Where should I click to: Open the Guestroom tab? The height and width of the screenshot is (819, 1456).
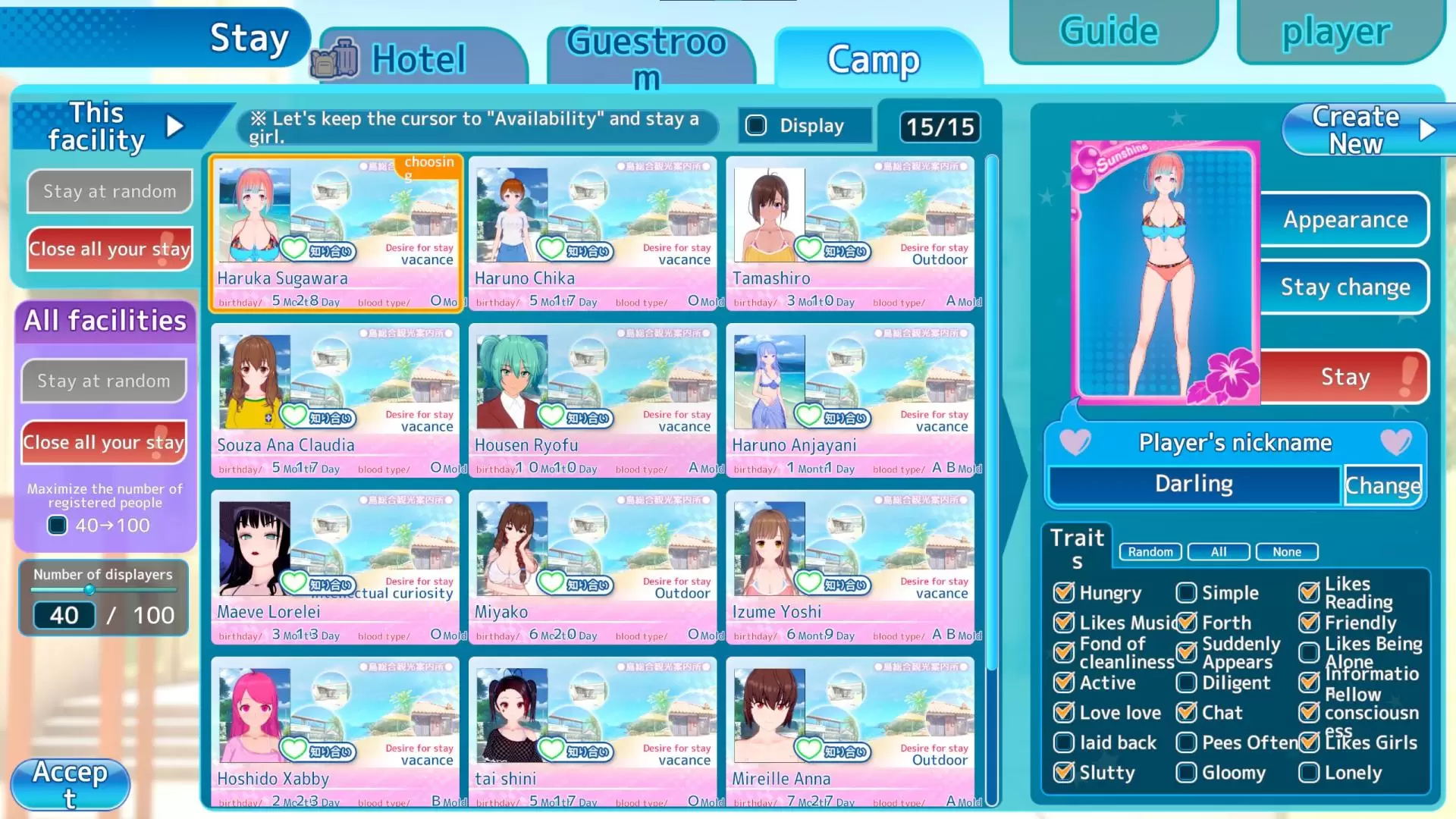tap(648, 58)
